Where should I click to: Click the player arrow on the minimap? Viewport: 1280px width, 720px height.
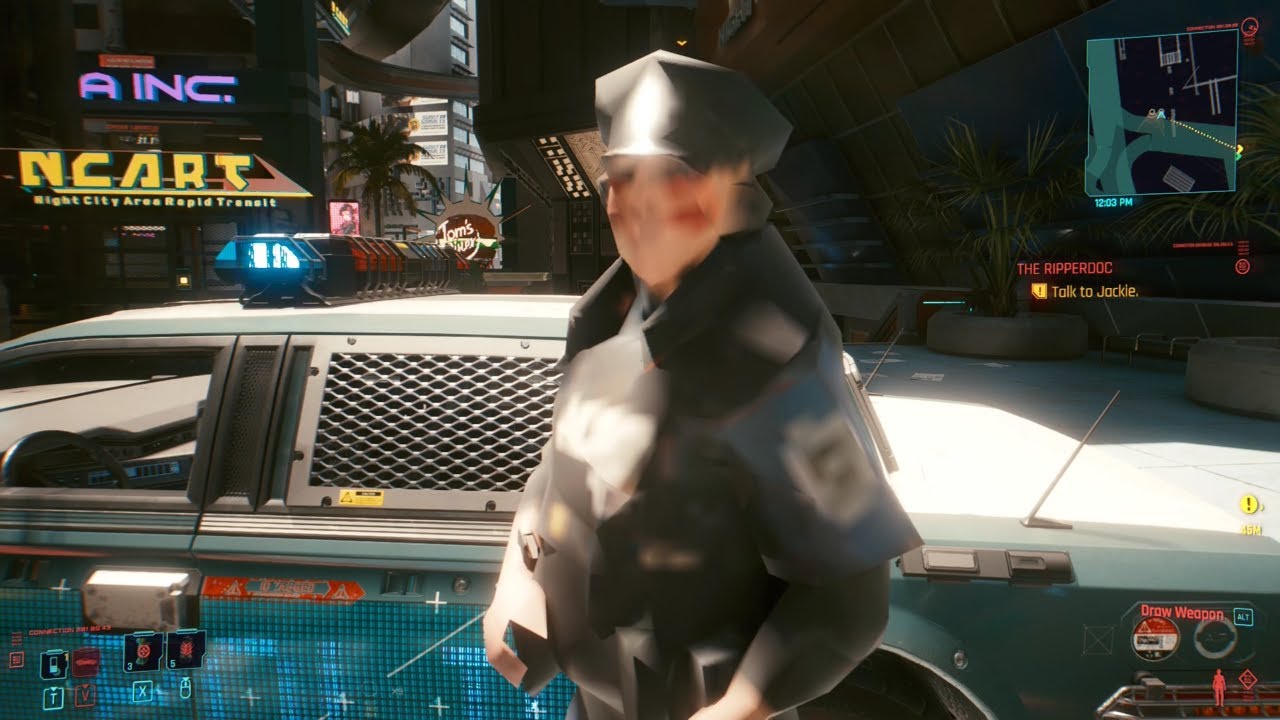coord(1160,113)
